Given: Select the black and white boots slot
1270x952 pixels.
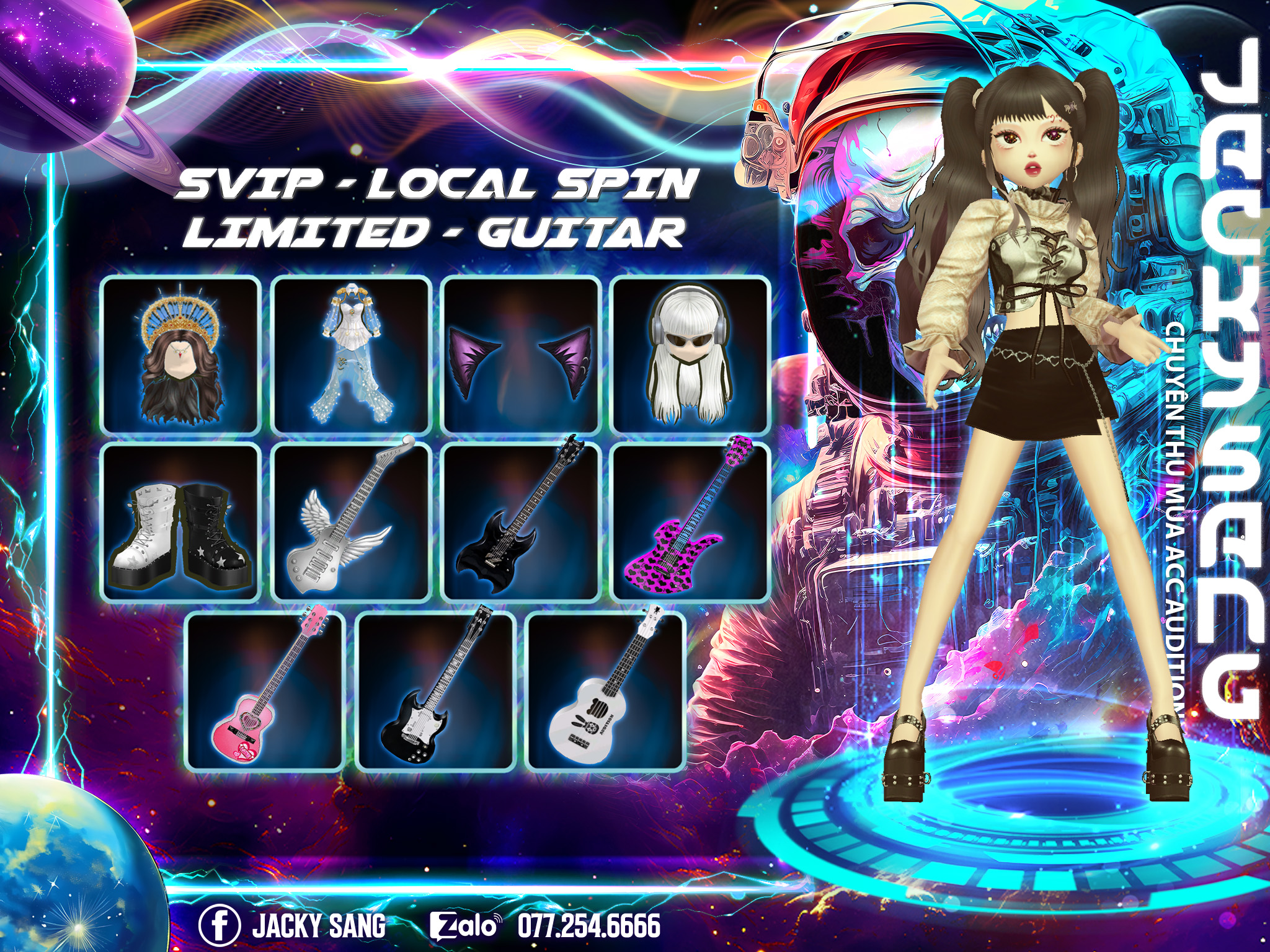Looking at the screenshot, I should pyautogui.click(x=180, y=522).
